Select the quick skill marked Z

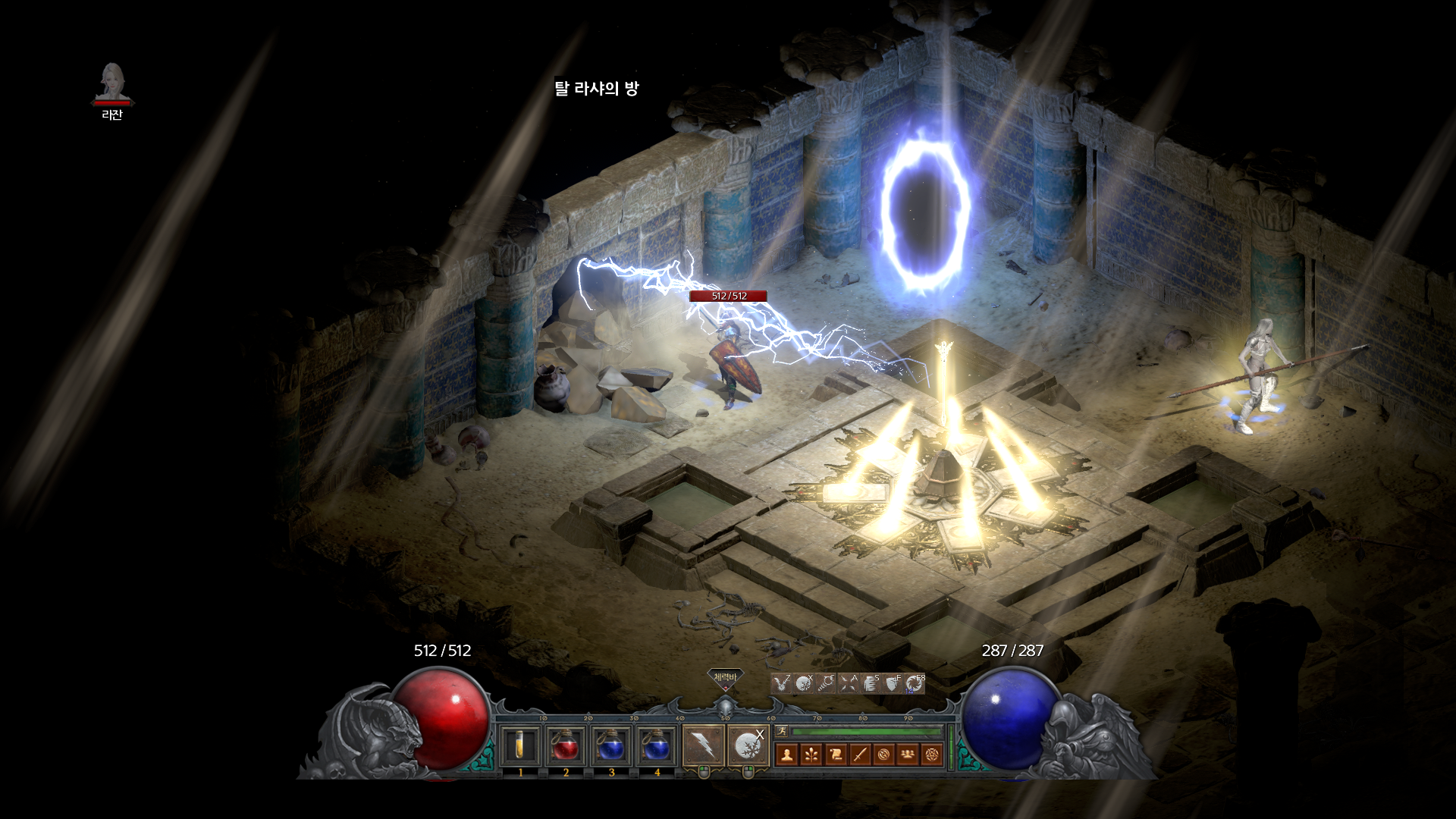(782, 684)
